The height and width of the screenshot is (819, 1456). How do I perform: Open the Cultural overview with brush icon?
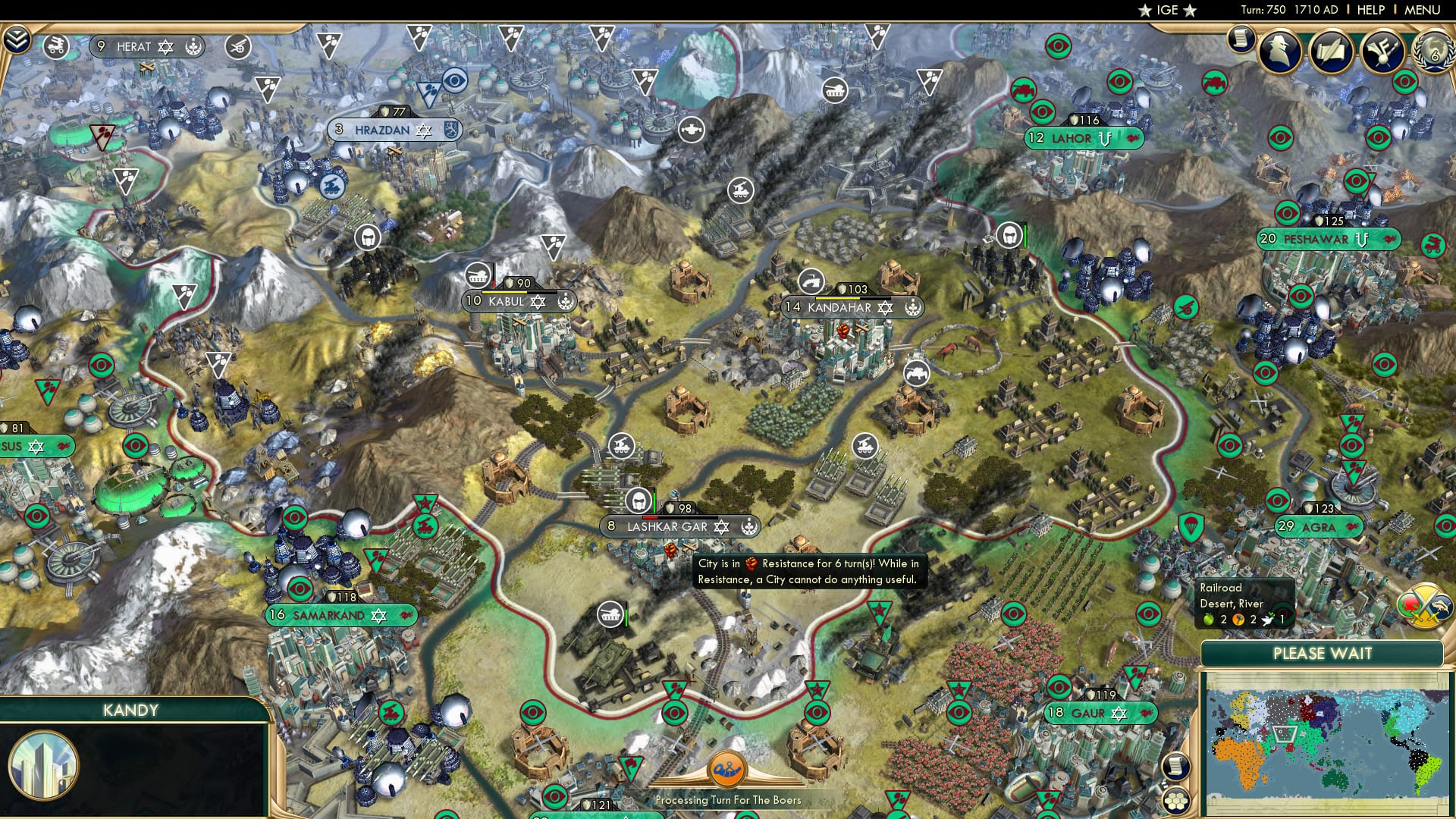click(1382, 52)
